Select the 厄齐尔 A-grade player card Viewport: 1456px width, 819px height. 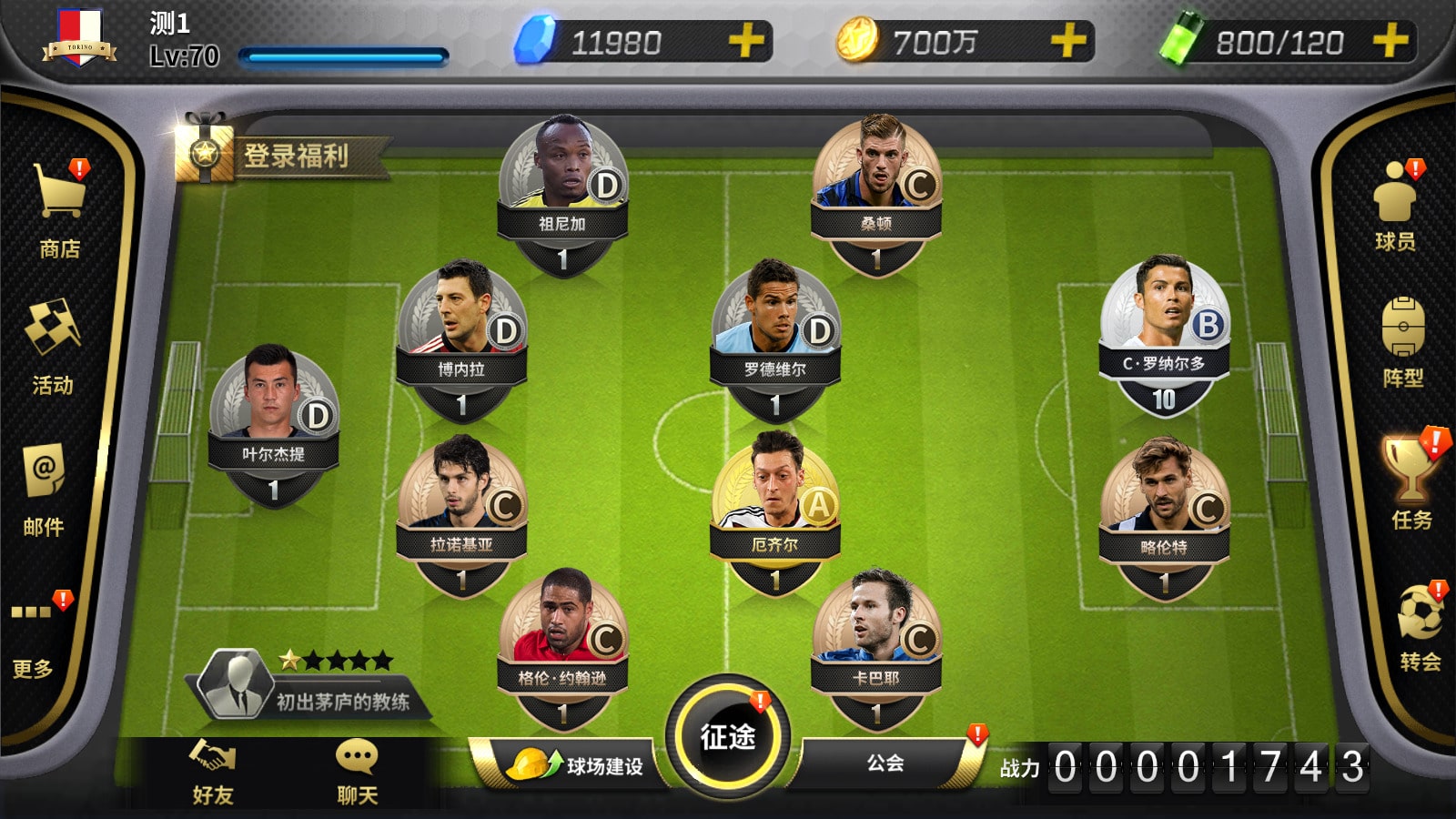tap(775, 511)
